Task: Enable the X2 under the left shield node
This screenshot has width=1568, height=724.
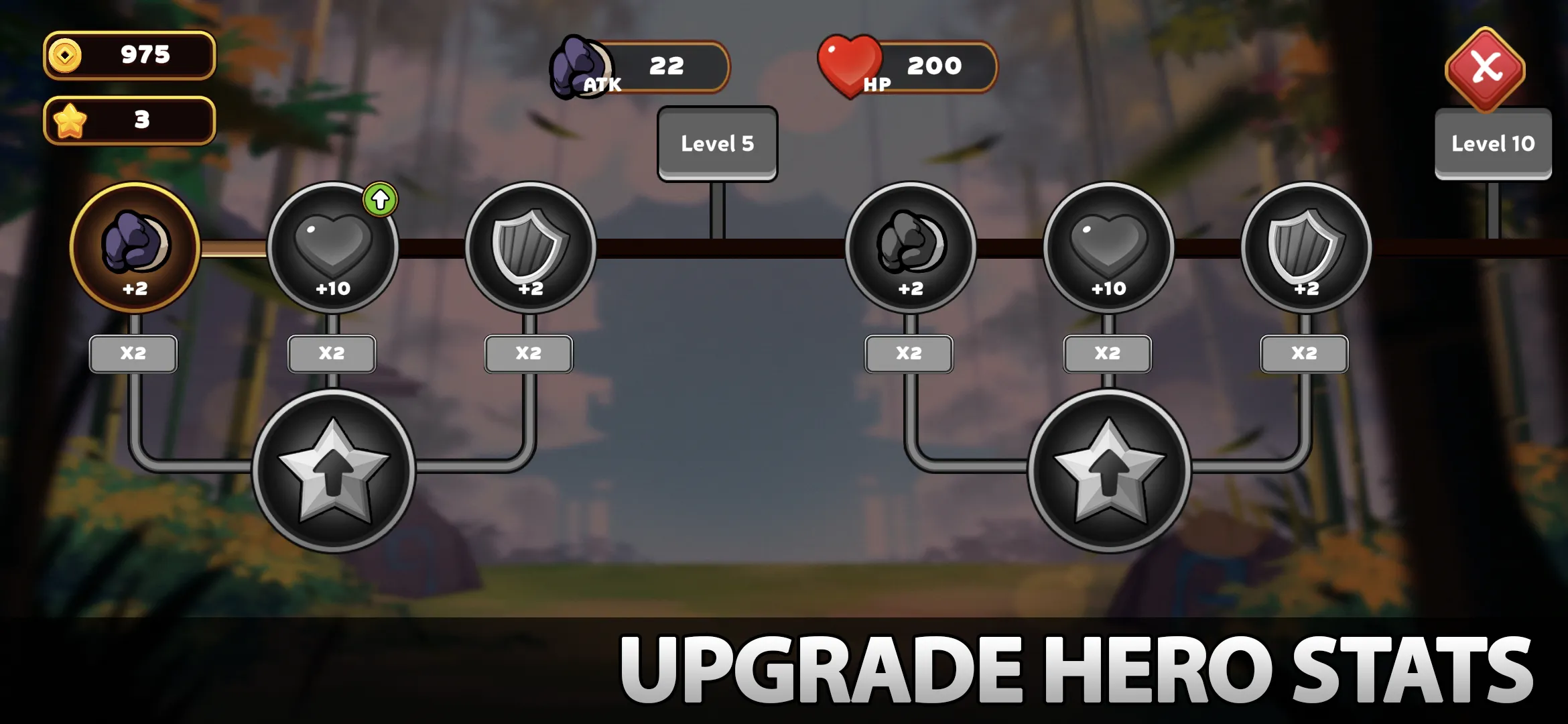Action: coord(529,353)
